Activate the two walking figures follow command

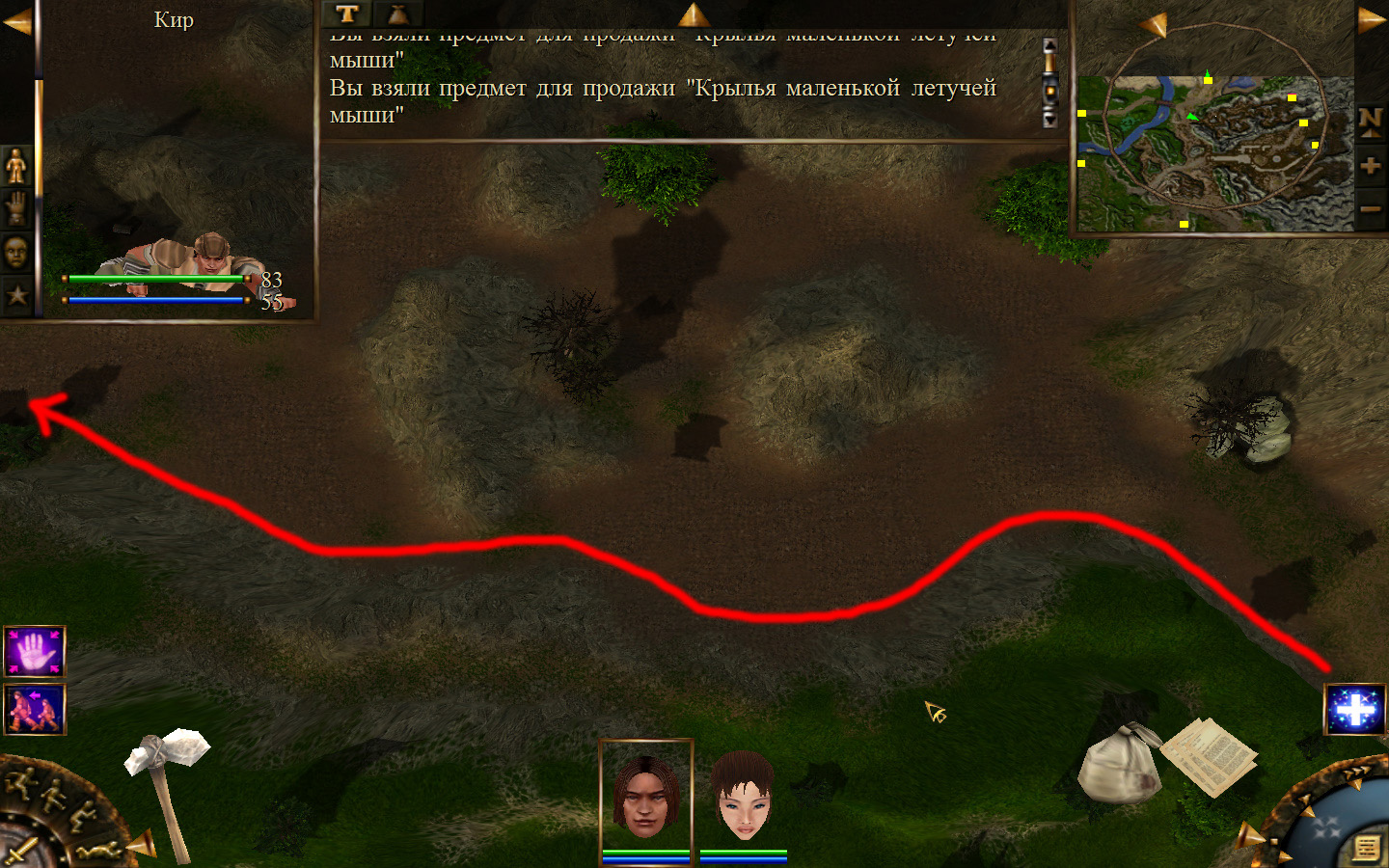click(x=35, y=709)
